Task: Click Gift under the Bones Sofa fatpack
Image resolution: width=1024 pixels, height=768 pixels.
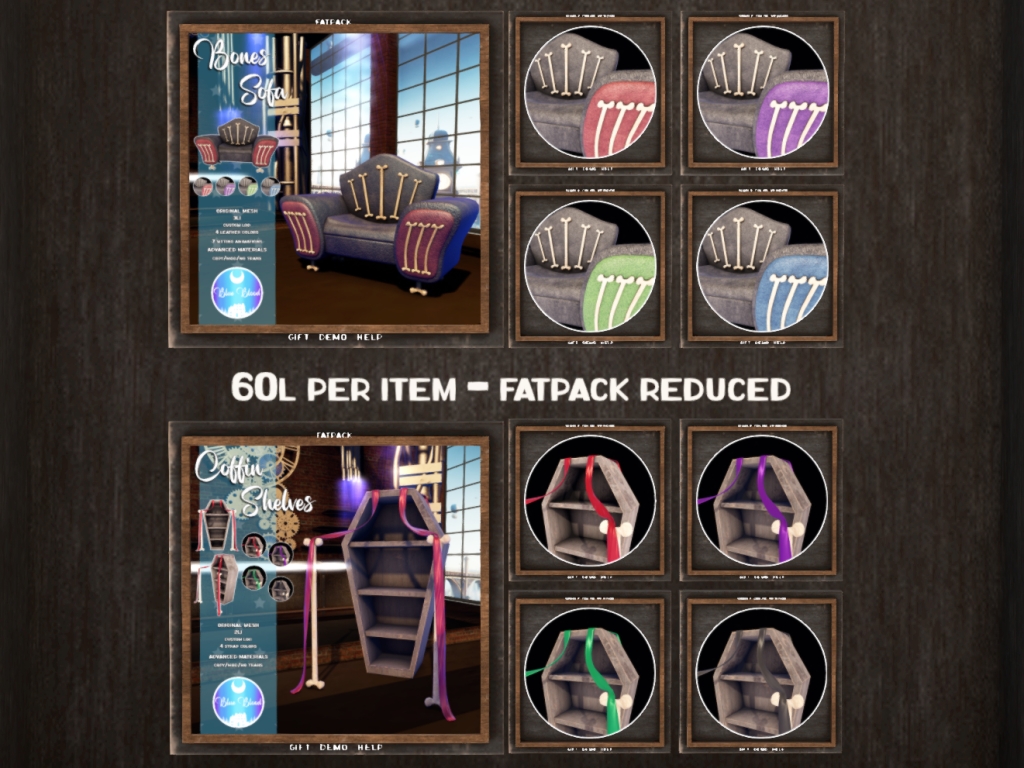Action: coord(297,338)
